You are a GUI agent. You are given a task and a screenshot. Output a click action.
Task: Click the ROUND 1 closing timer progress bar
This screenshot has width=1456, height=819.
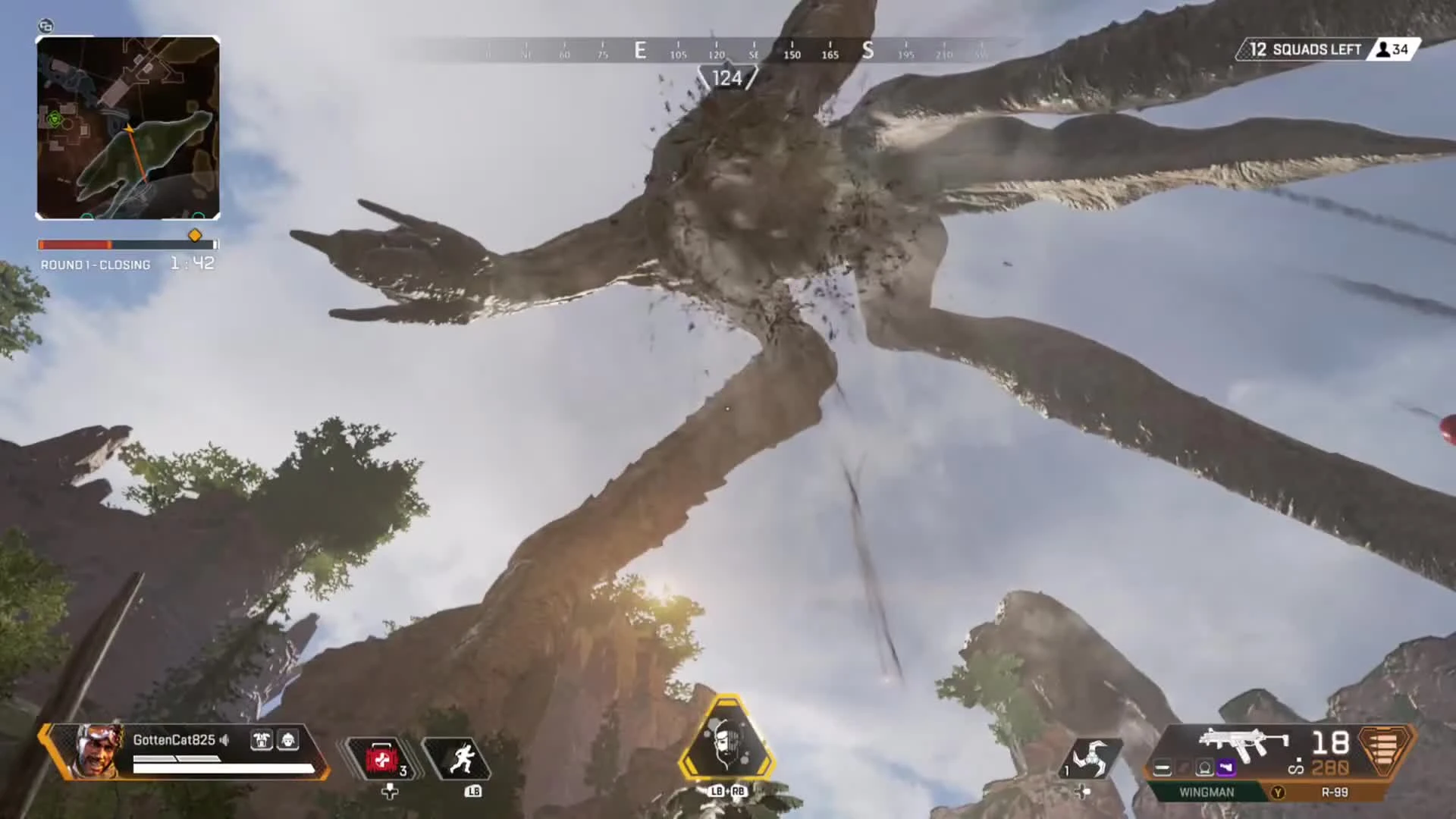pos(127,244)
